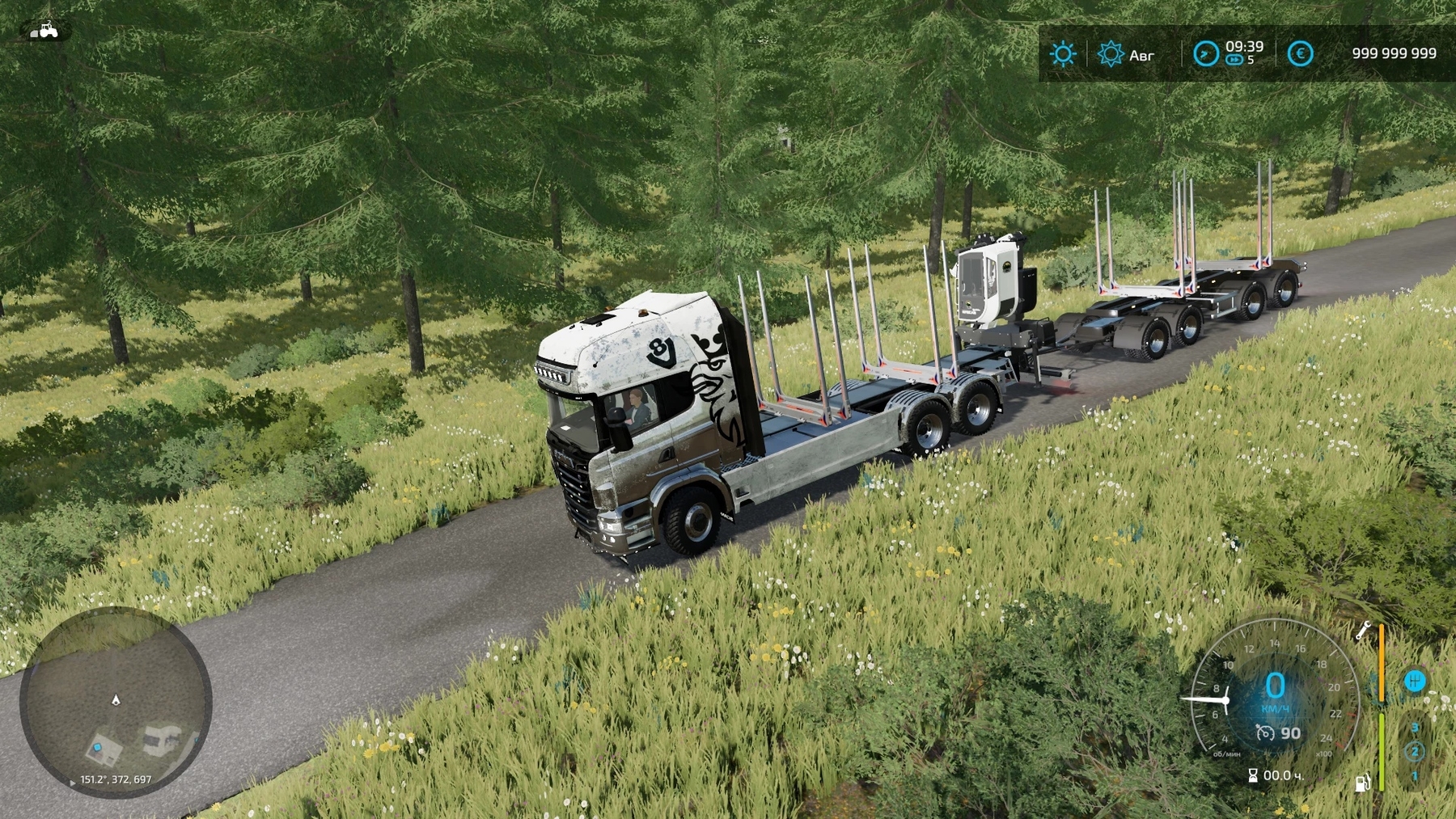Toggle the cruise control 90 indicator
This screenshot has height=819, width=1456.
tap(1279, 733)
